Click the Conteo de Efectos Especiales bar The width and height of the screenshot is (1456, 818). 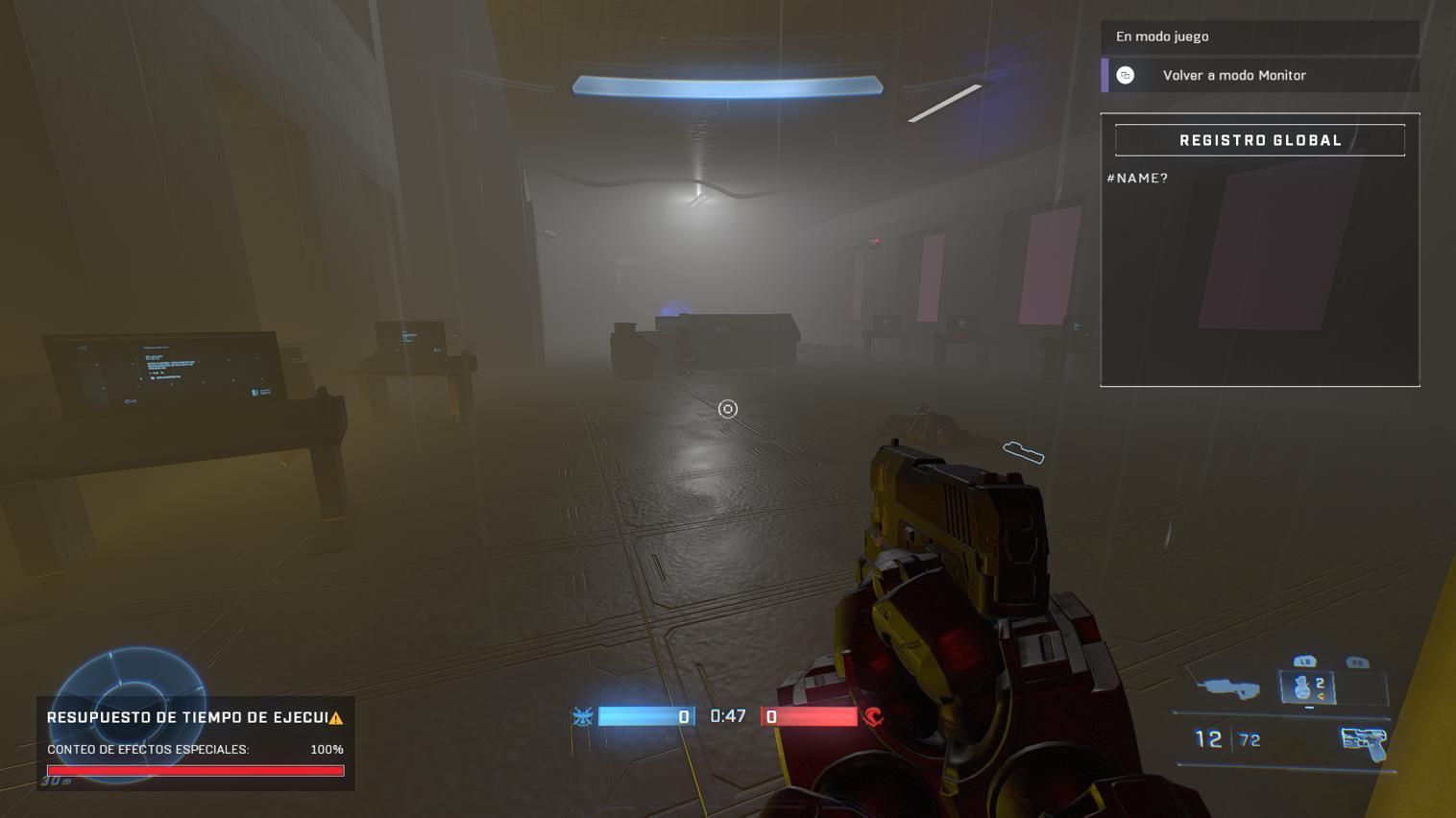click(195, 770)
